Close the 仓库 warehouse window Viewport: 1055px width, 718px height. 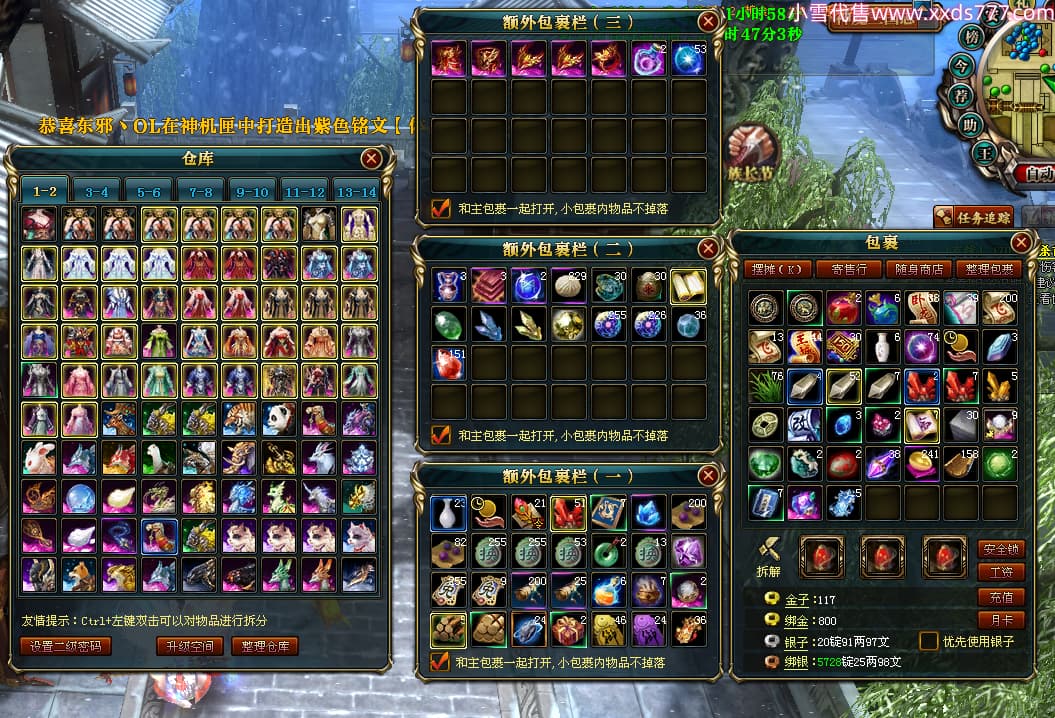[372, 158]
